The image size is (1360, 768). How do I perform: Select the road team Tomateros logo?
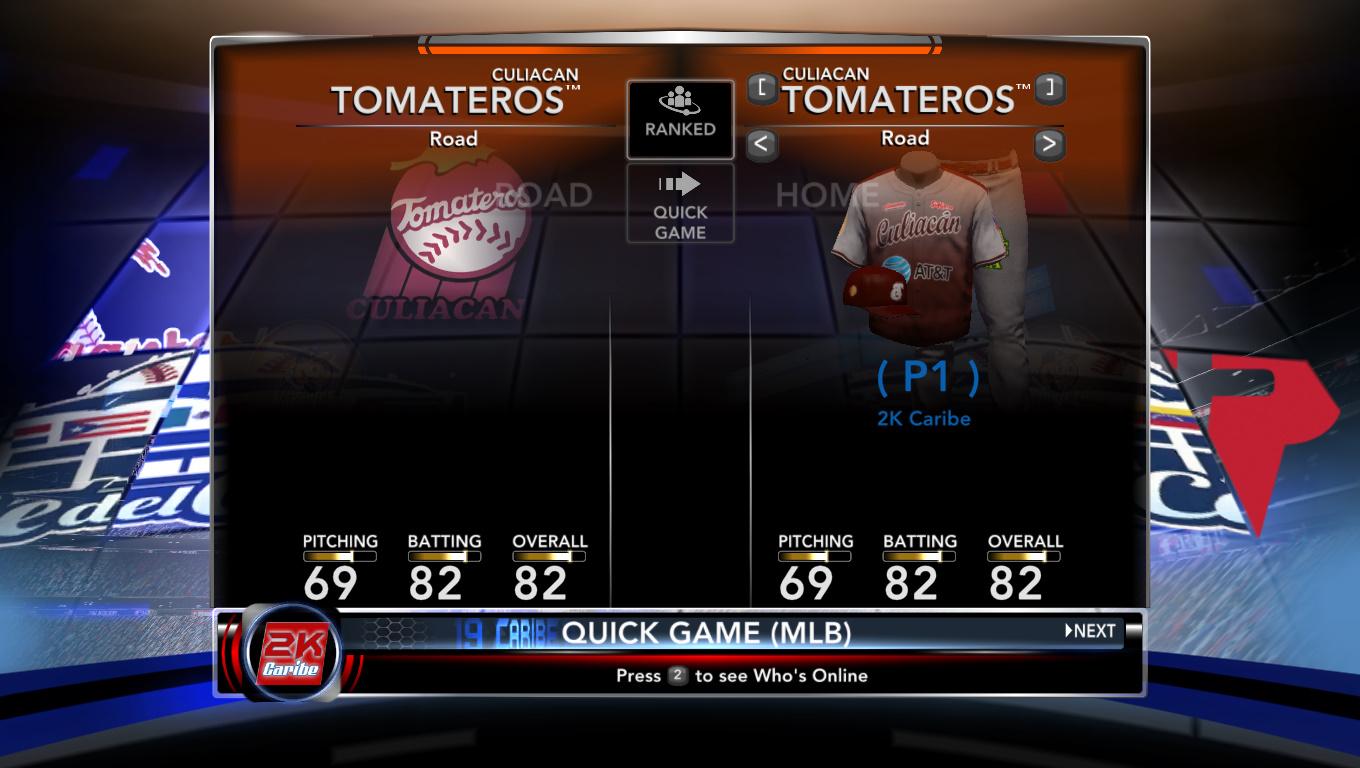pos(455,240)
